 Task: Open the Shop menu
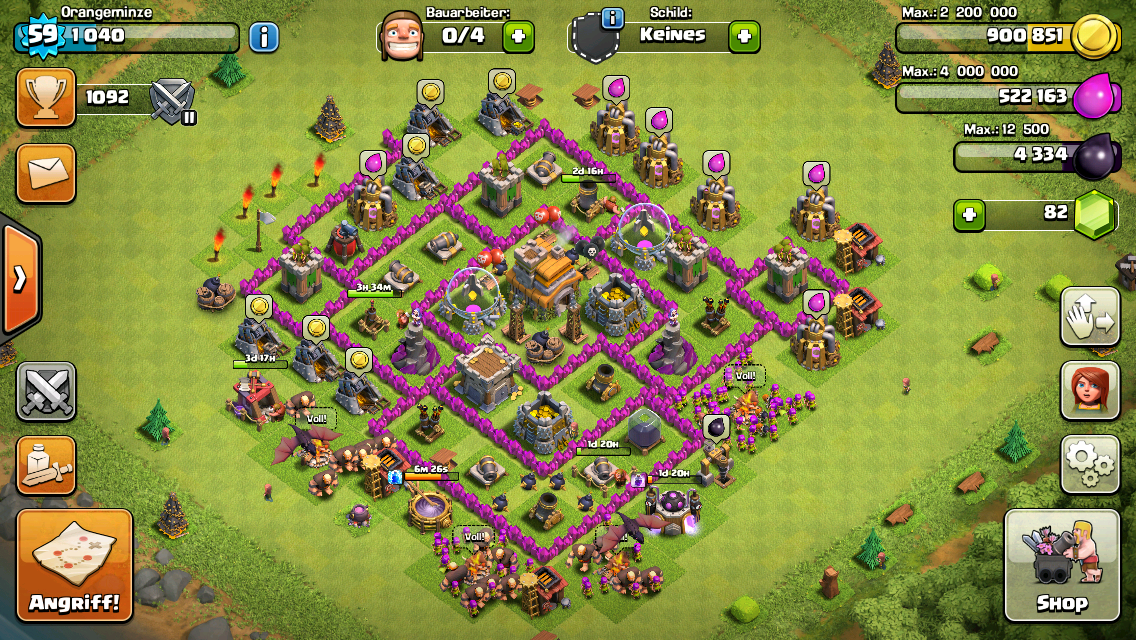click(1061, 565)
